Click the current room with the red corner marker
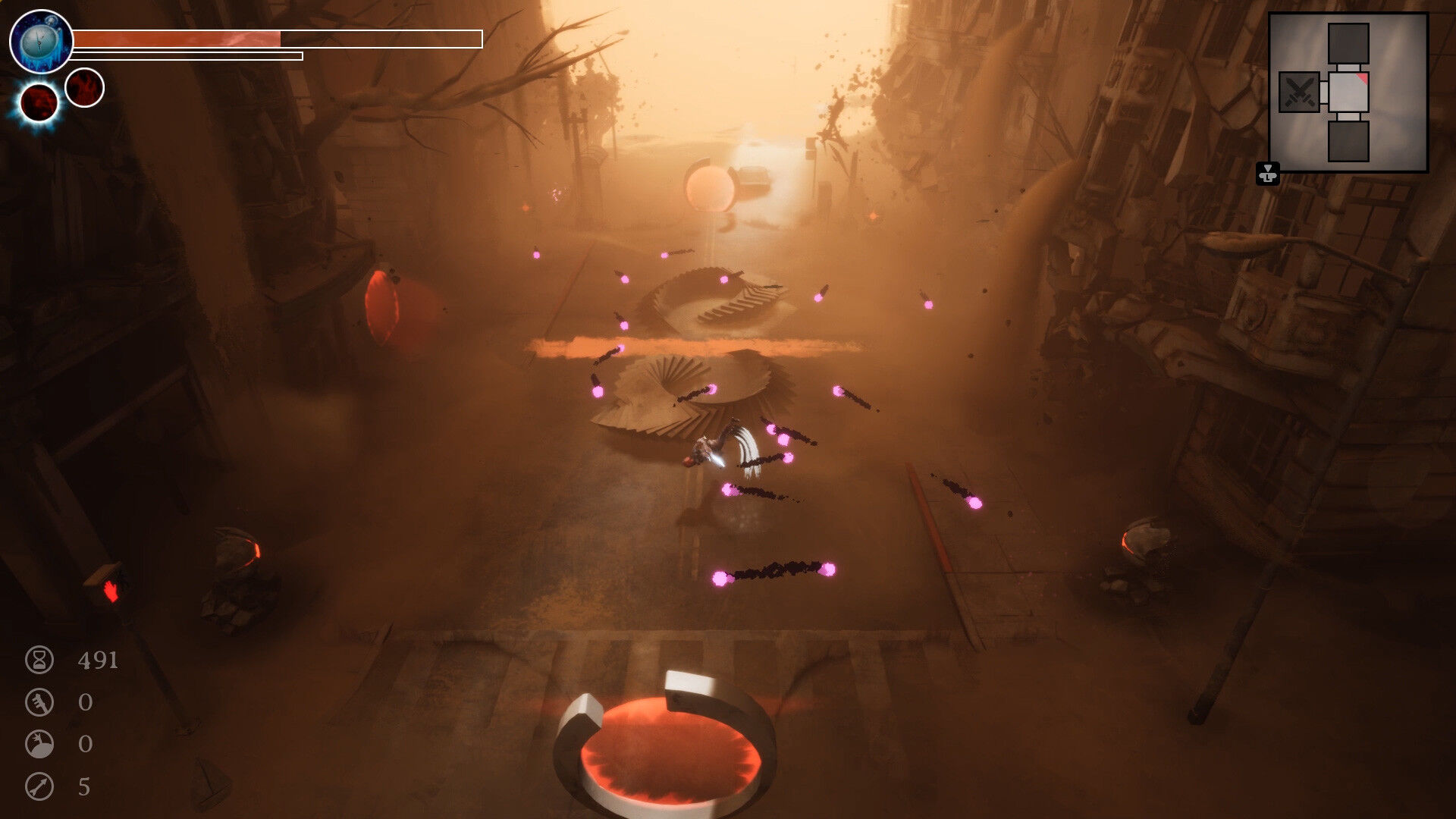The height and width of the screenshot is (819, 1456). pyautogui.click(x=1348, y=93)
